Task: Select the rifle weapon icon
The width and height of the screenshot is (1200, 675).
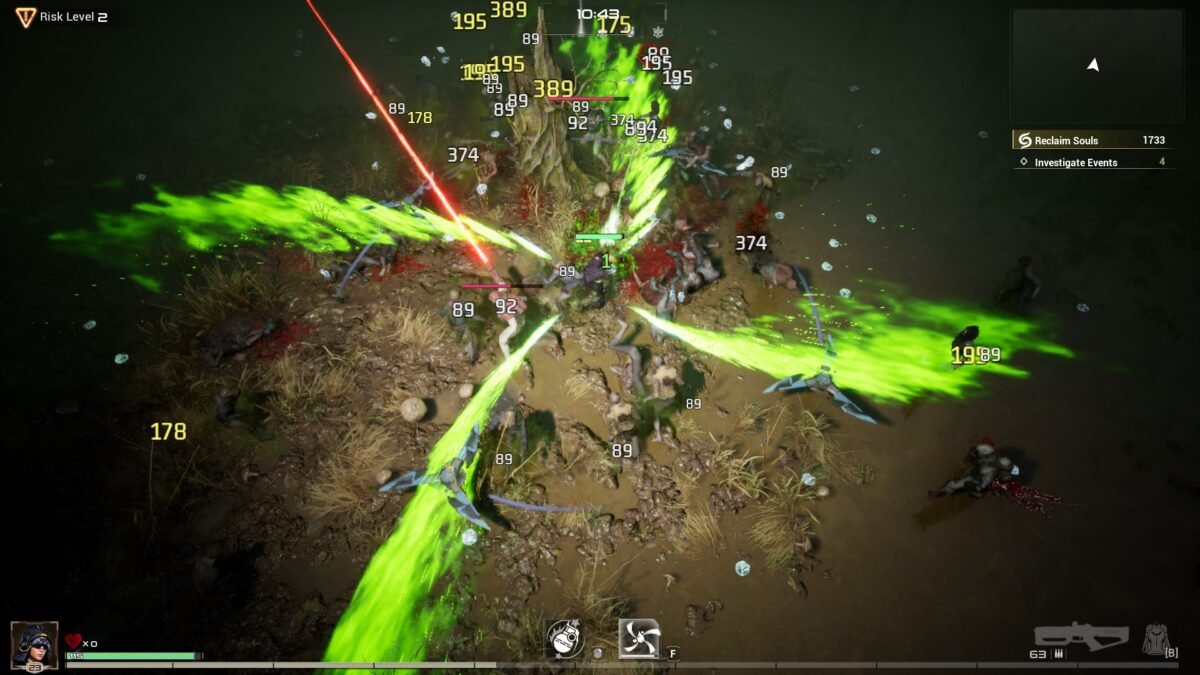Action: point(1081,636)
